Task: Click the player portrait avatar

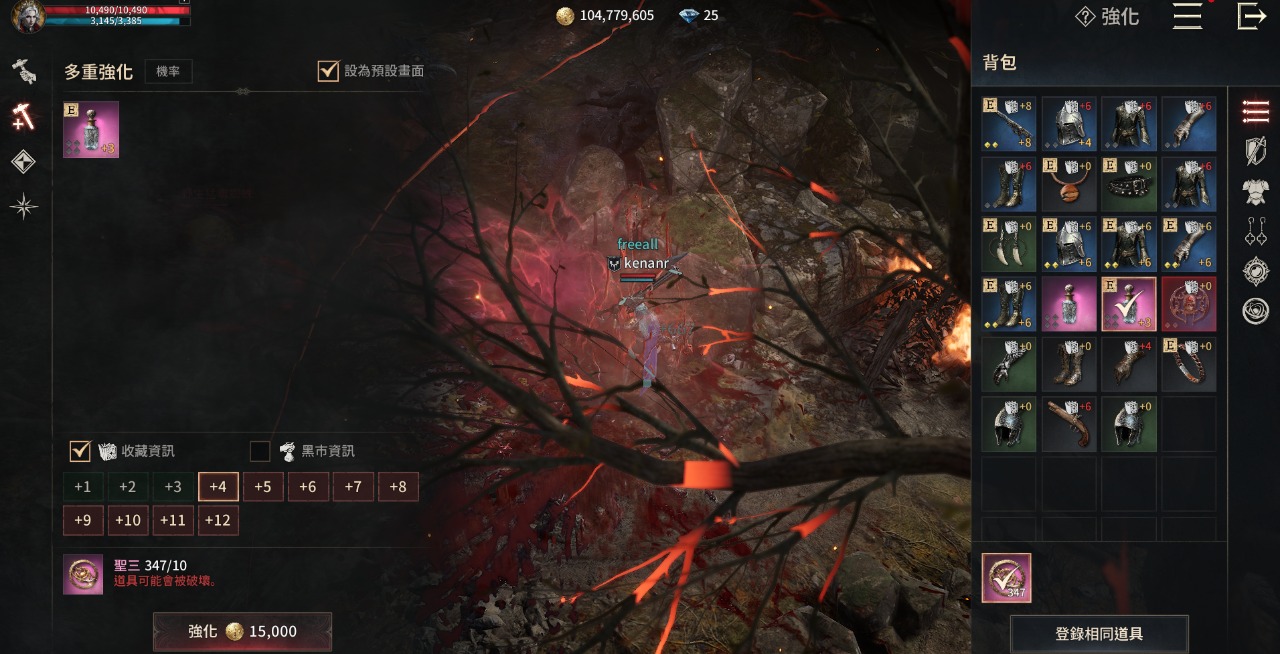Action: pyautogui.click(x=27, y=16)
